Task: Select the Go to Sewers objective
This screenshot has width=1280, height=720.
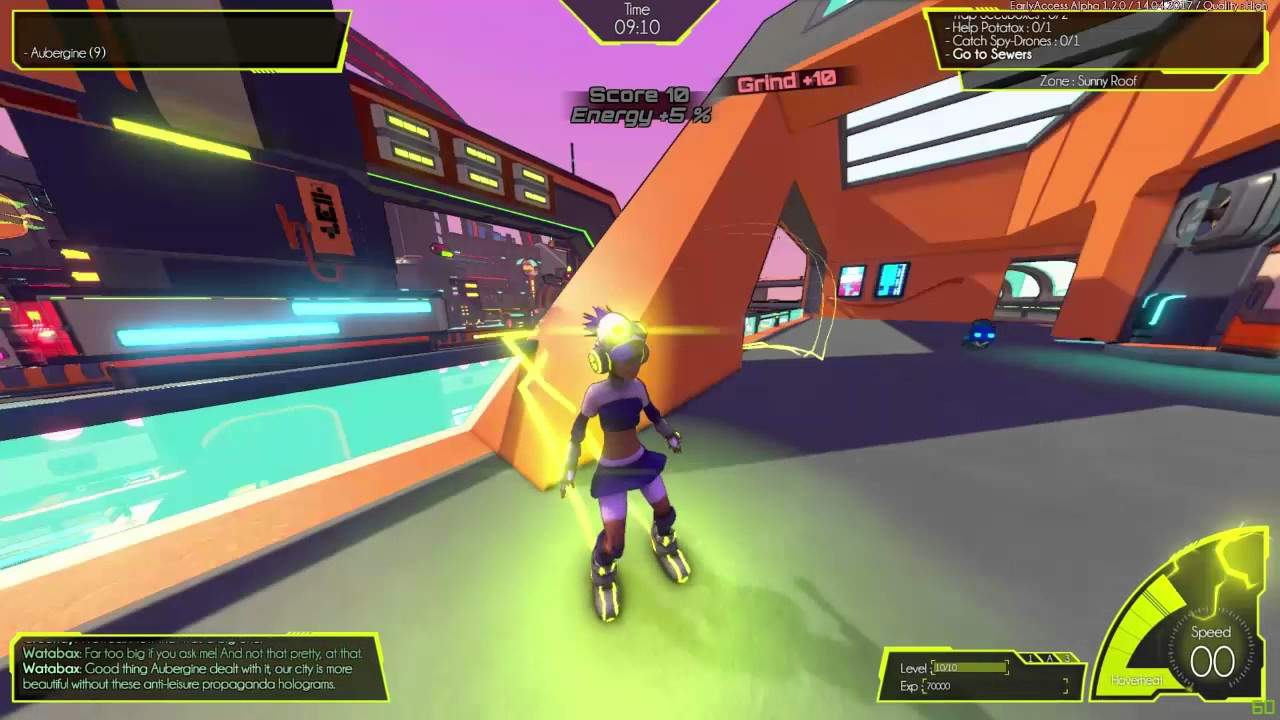Action: pos(992,55)
